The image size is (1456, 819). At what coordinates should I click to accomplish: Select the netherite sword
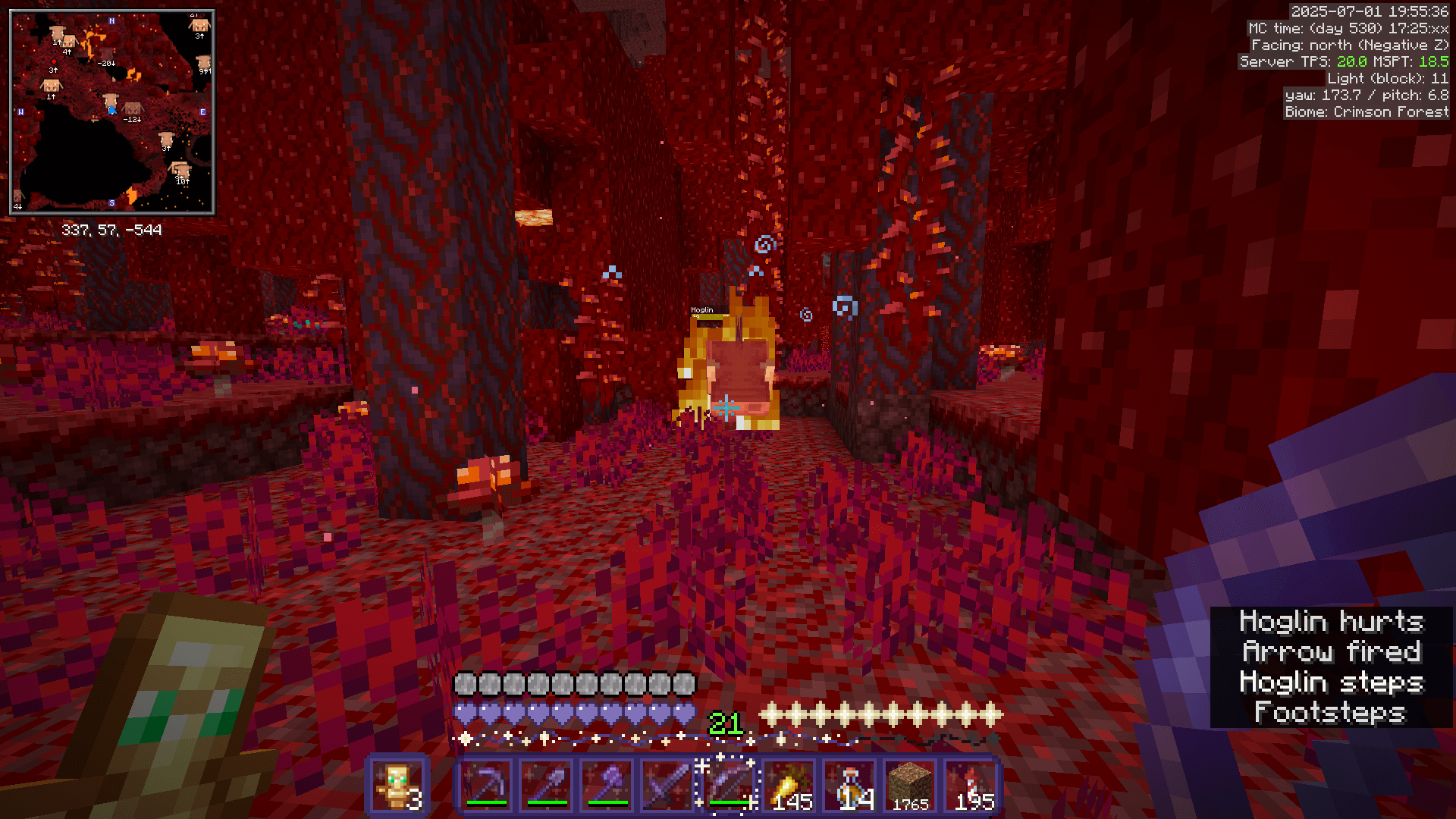pyautogui.click(x=667, y=781)
